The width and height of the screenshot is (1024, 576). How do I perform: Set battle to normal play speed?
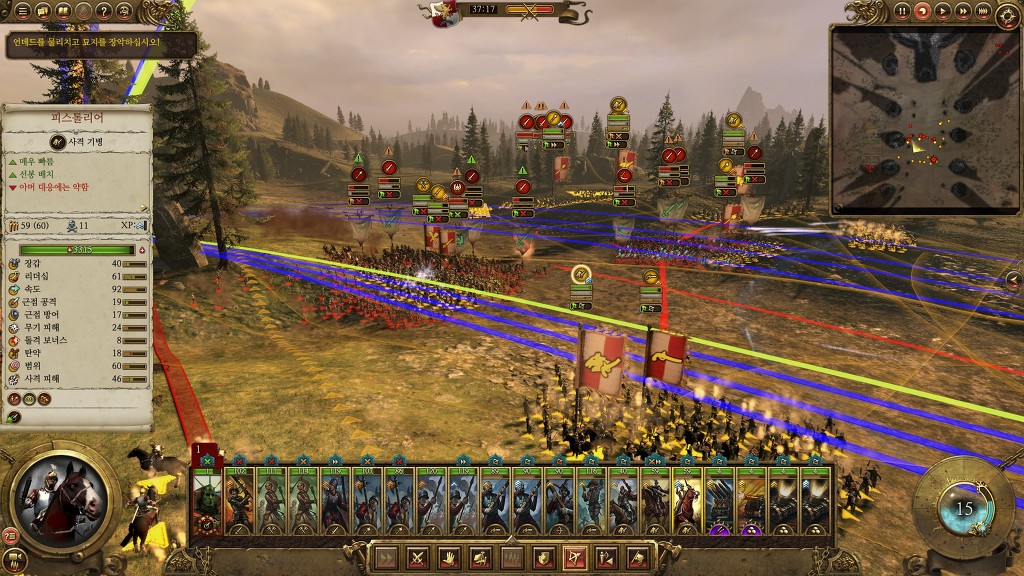[x=943, y=11]
